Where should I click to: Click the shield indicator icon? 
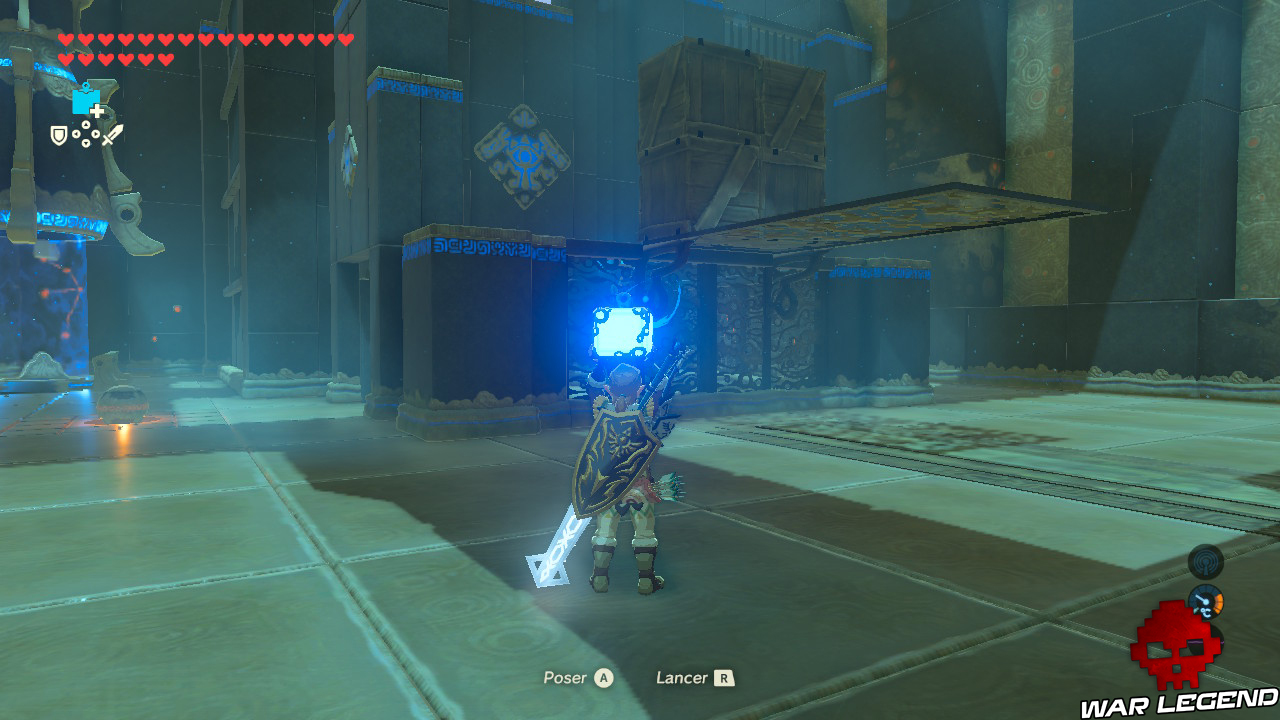point(58,136)
